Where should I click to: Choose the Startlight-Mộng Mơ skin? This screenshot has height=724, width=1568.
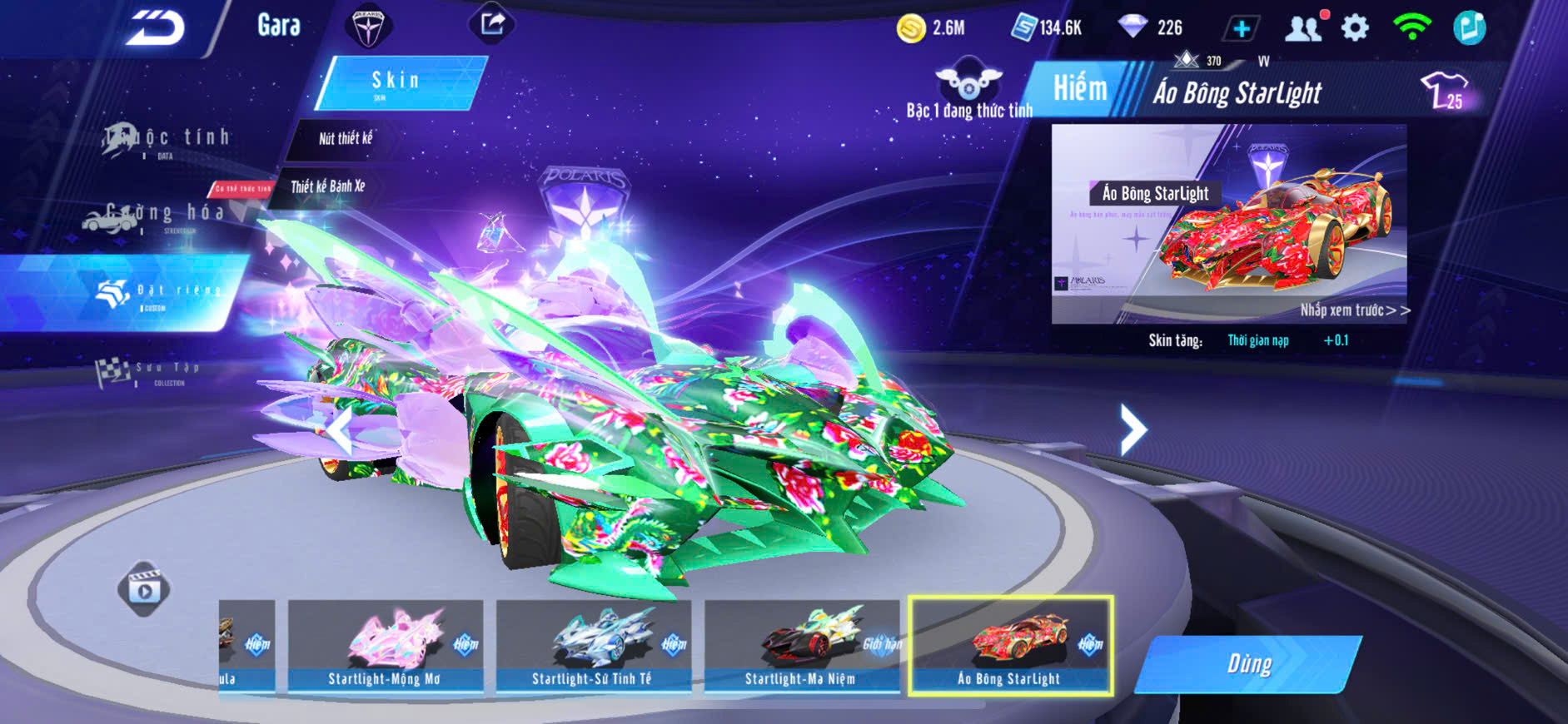(x=385, y=646)
